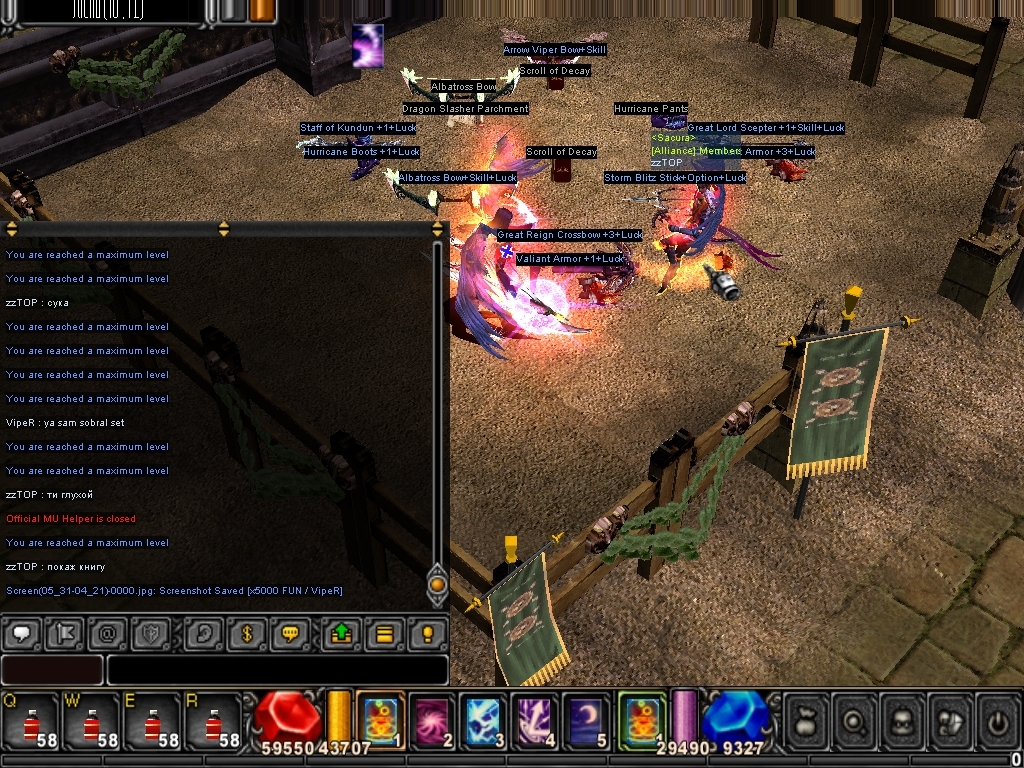Focus the wide chat message input field

(277, 670)
